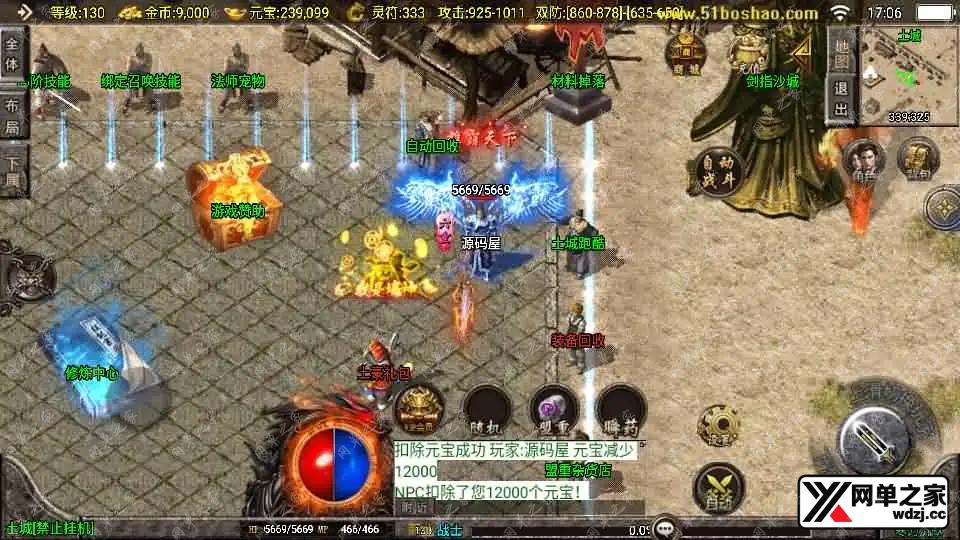Click the 退出 exit button
Image resolution: width=960 pixels, height=540 pixels.
[841, 100]
